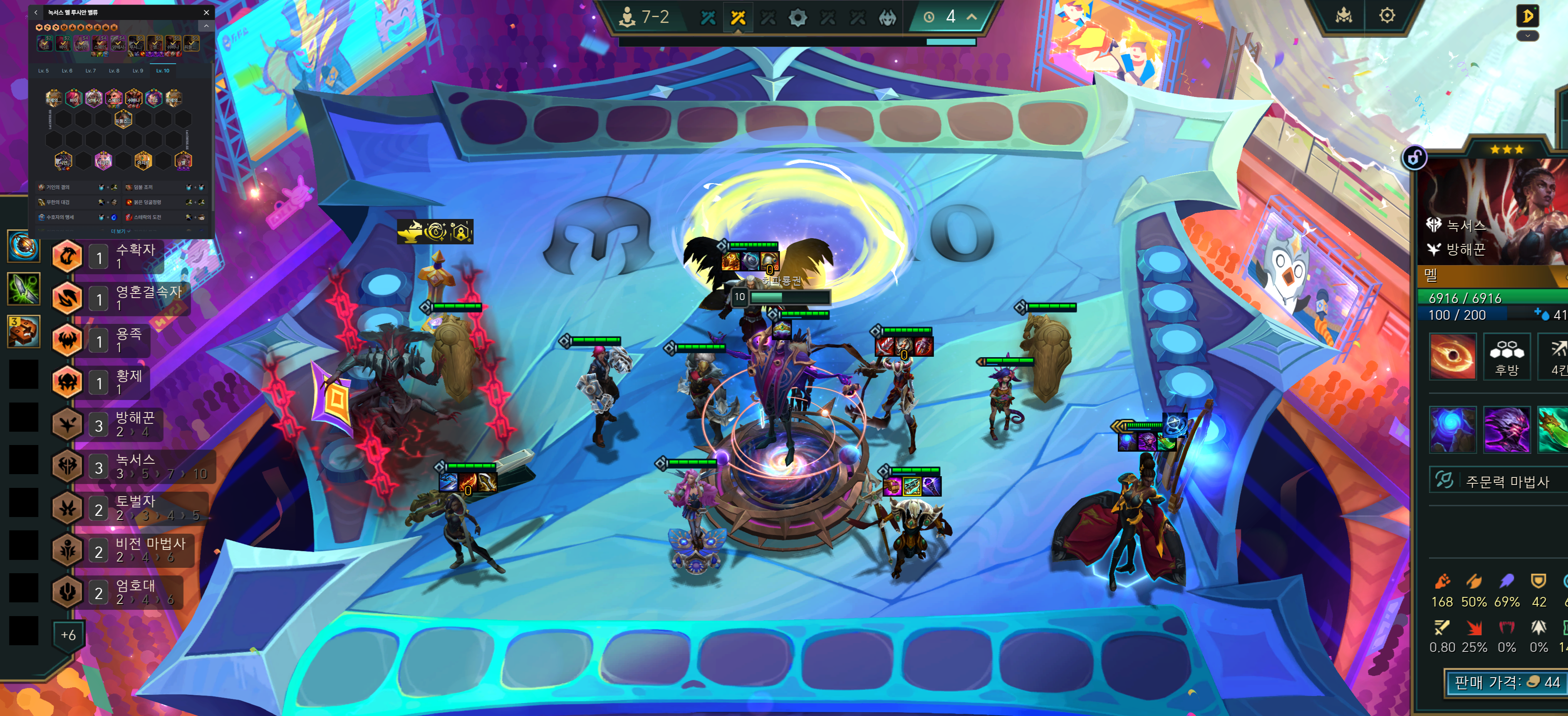The image size is (1568, 716).
Task: Expand the +6 hidden traits
Action: 68,635
